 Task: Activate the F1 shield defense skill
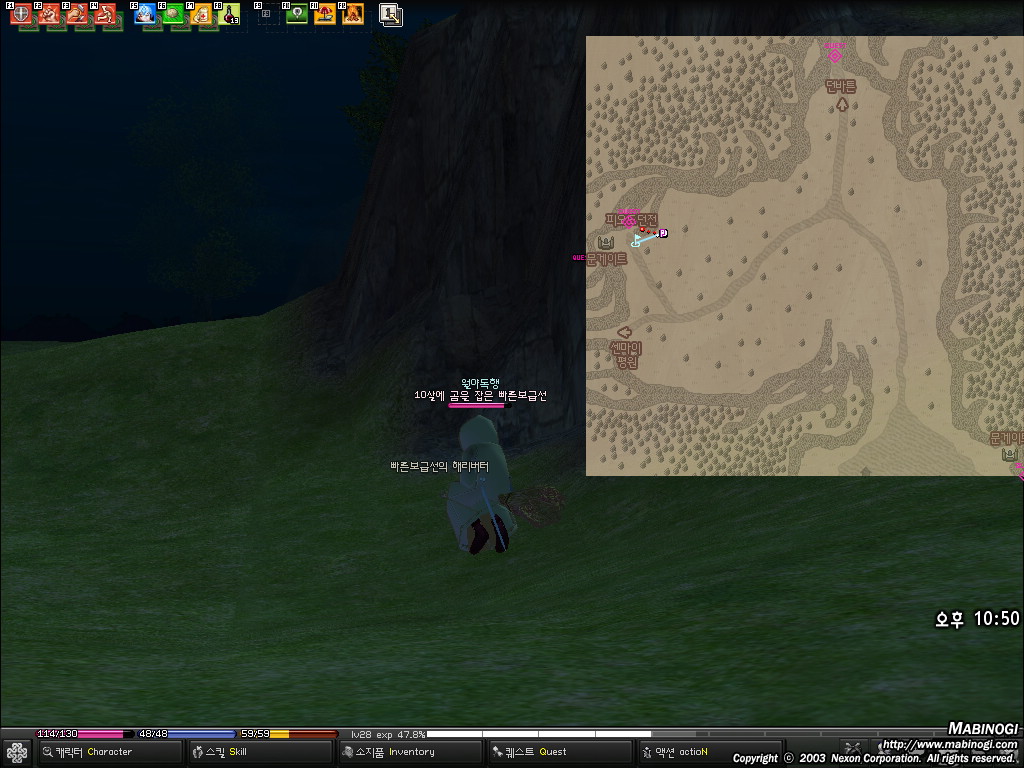coord(20,15)
